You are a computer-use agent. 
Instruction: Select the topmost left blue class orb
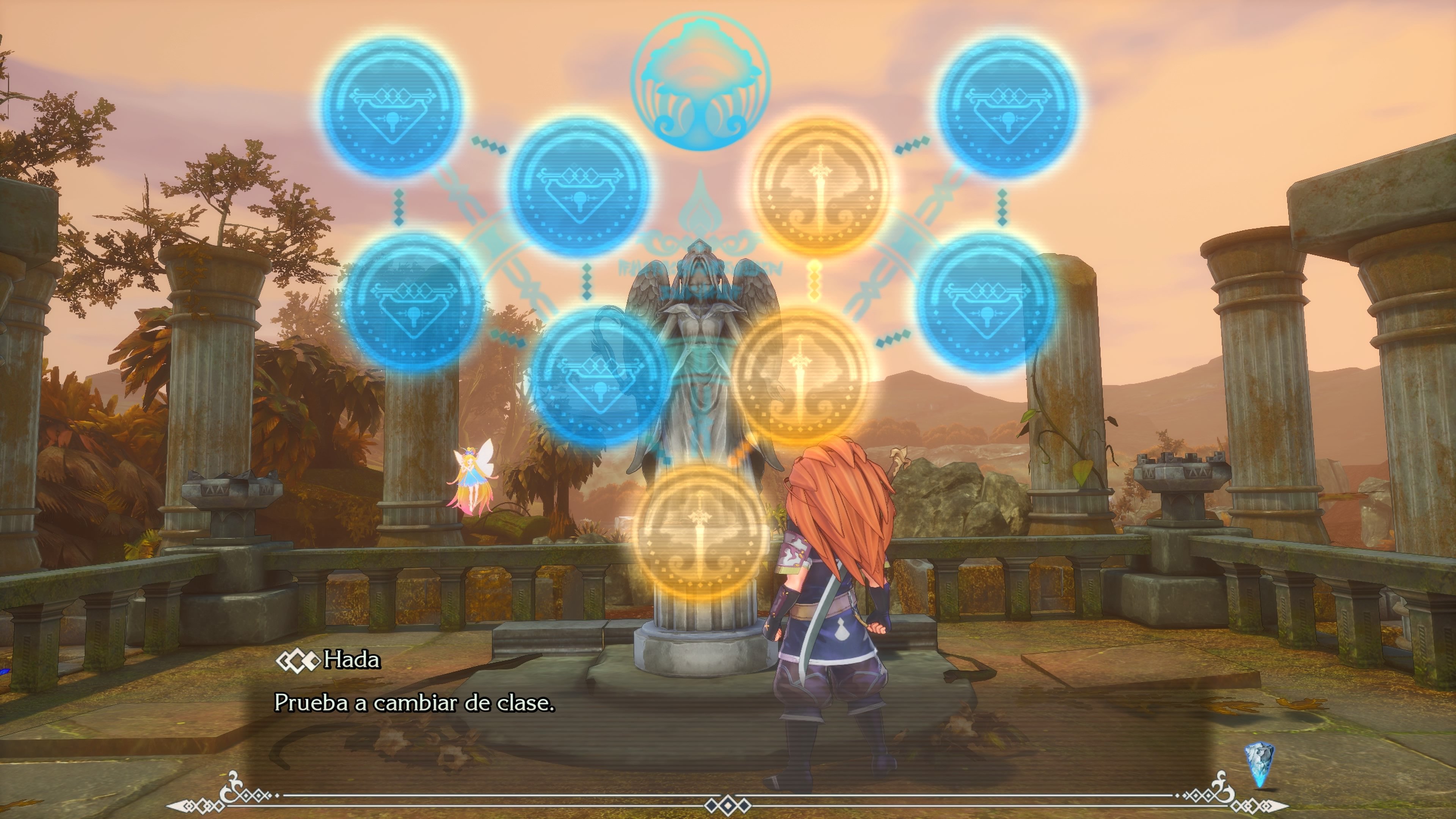[x=390, y=105]
